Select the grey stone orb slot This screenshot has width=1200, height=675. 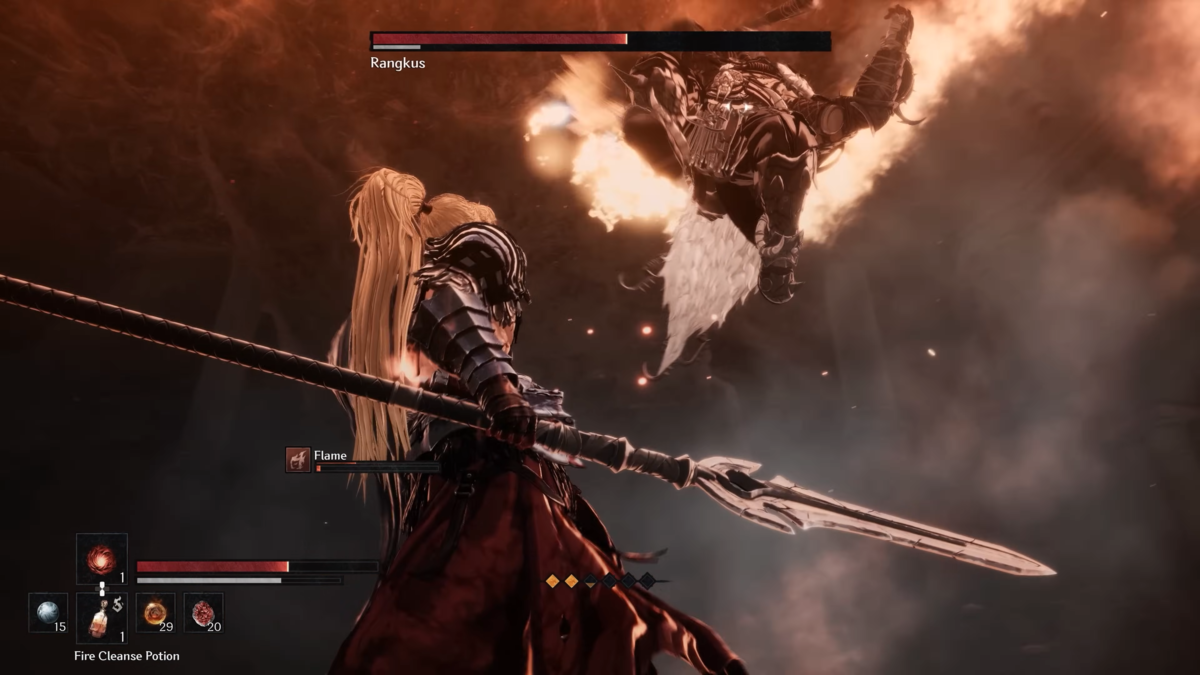pos(48,613)
